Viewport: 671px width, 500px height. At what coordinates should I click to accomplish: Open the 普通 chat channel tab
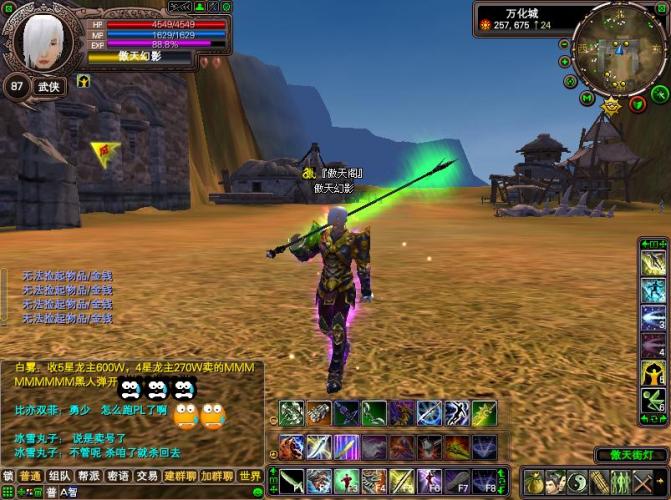pyautogui.click(x=30, y=476)
